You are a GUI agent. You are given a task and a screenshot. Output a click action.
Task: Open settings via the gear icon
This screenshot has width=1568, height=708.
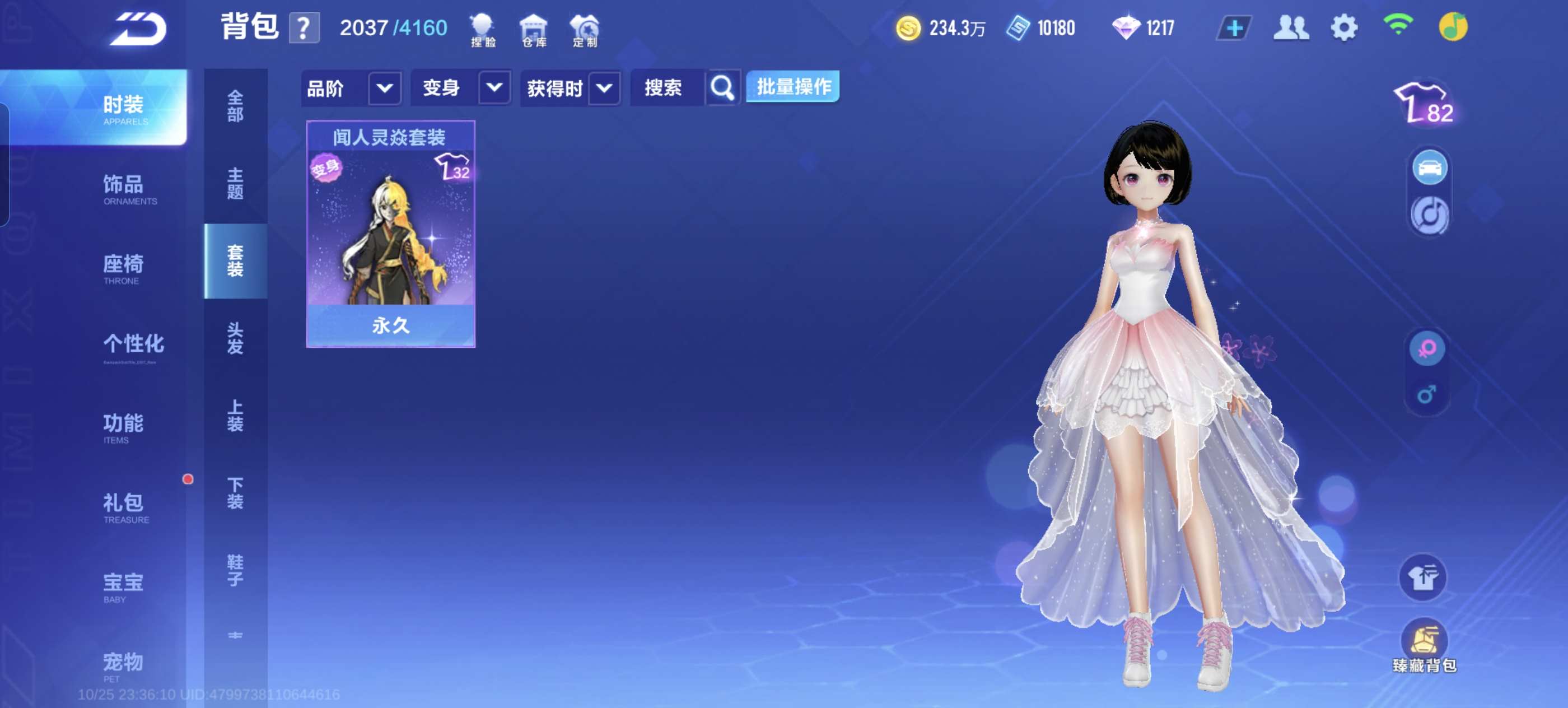(x=1343, y=29)
